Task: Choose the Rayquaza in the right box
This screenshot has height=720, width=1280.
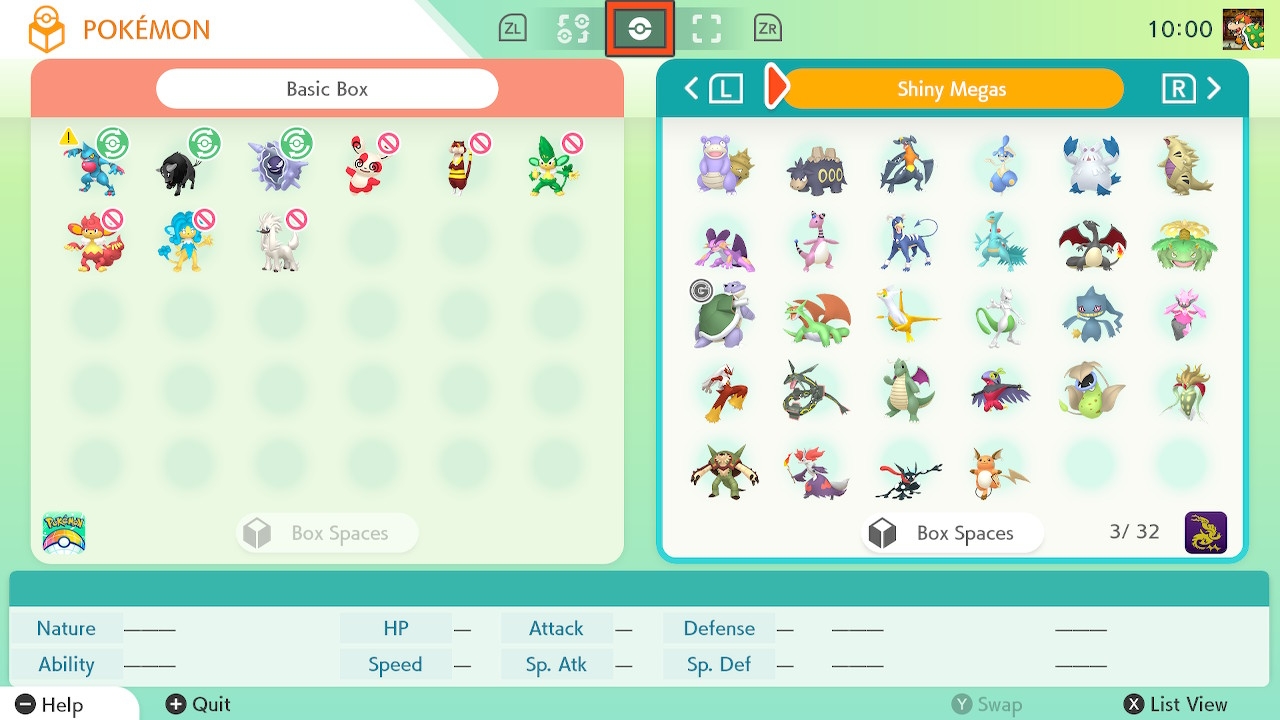Action: [x=816, y=390]
